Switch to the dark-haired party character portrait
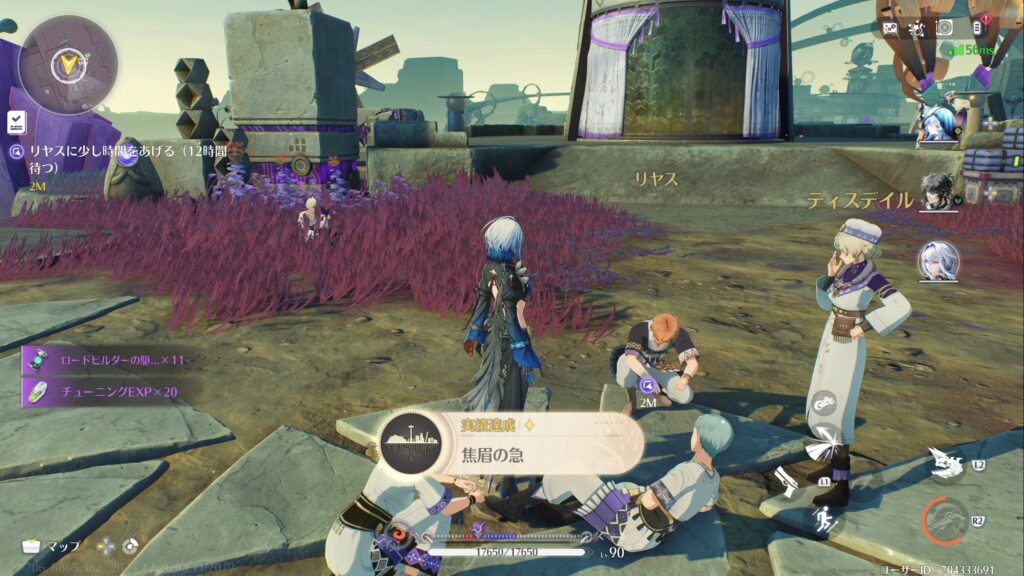The image size is (1024, 576). point(938,192)
